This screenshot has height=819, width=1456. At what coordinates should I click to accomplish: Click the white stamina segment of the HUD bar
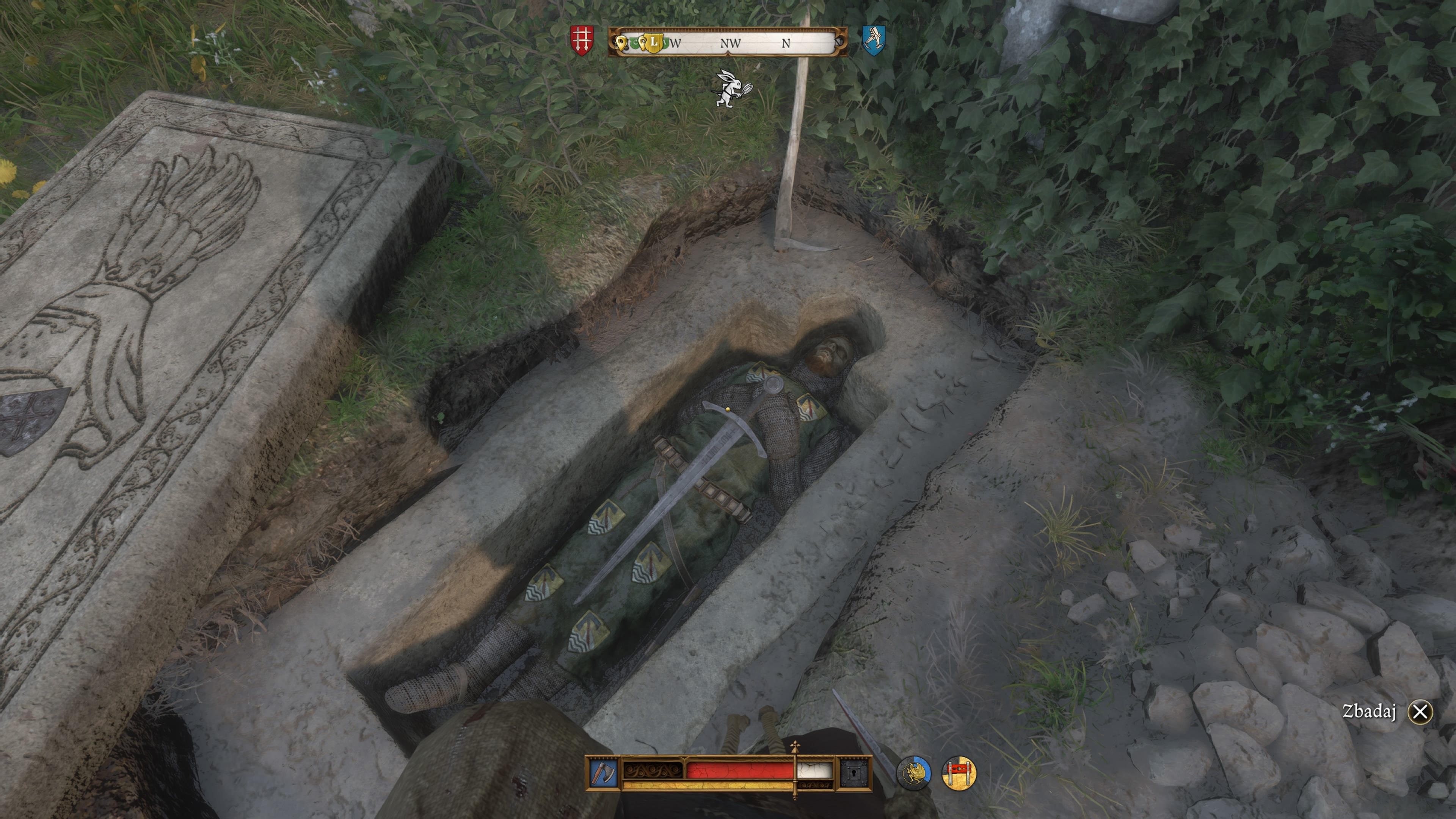(814, 770)
